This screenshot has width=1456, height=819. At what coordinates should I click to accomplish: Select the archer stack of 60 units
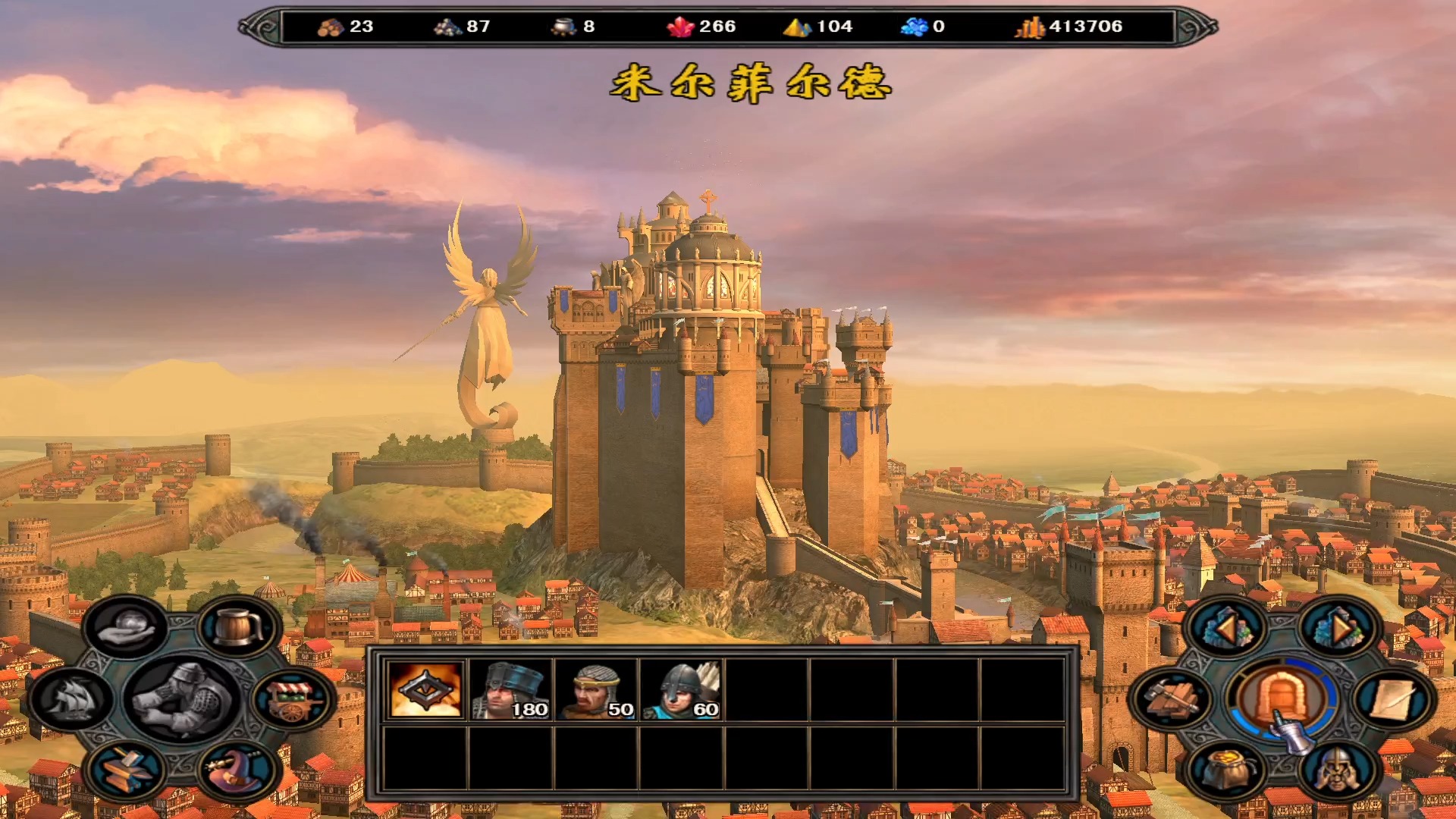[680, 689]
